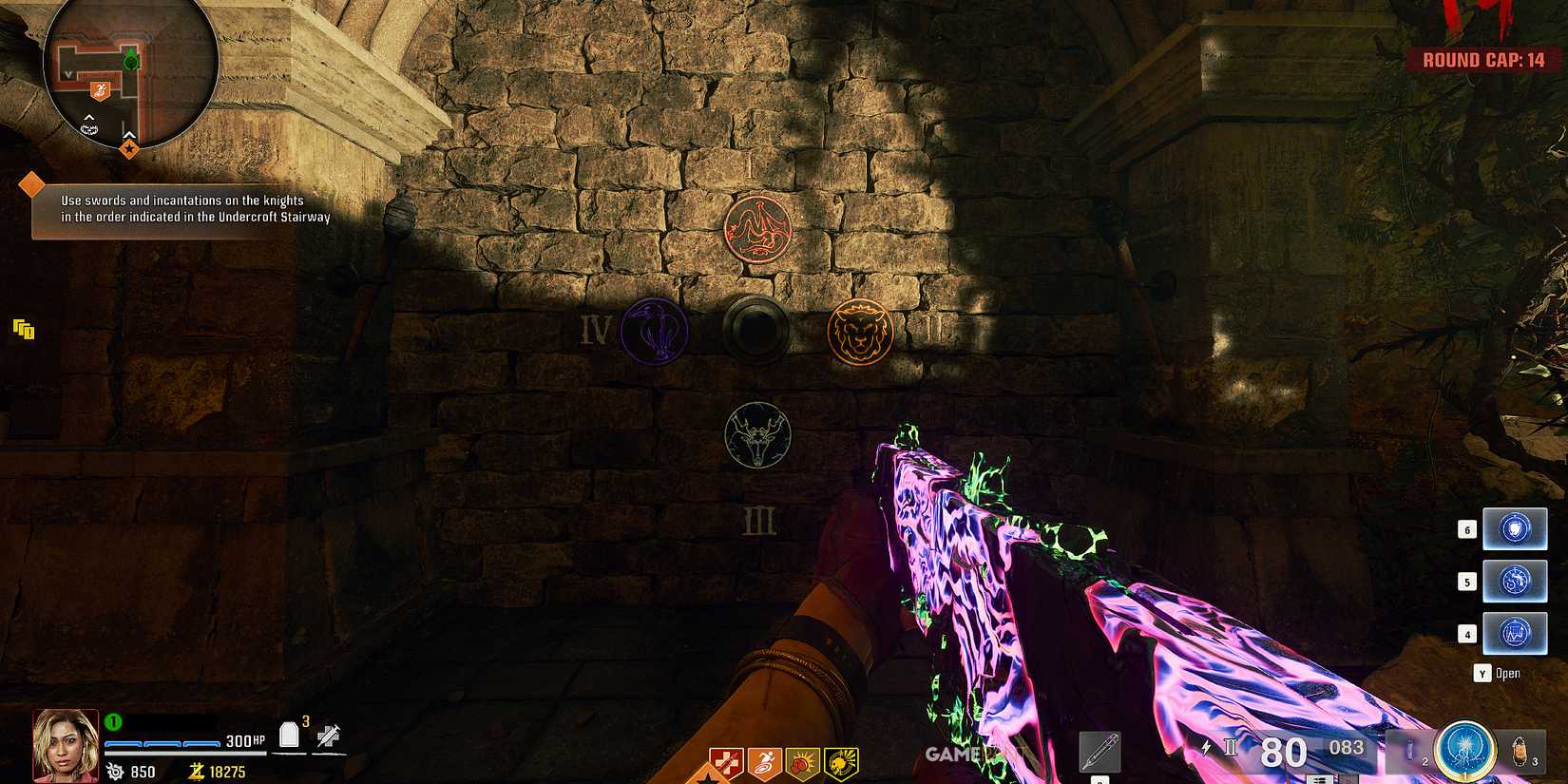Open the incantation wheel via Y Open prompt
1568x784 pixels.
point(1494,673)
